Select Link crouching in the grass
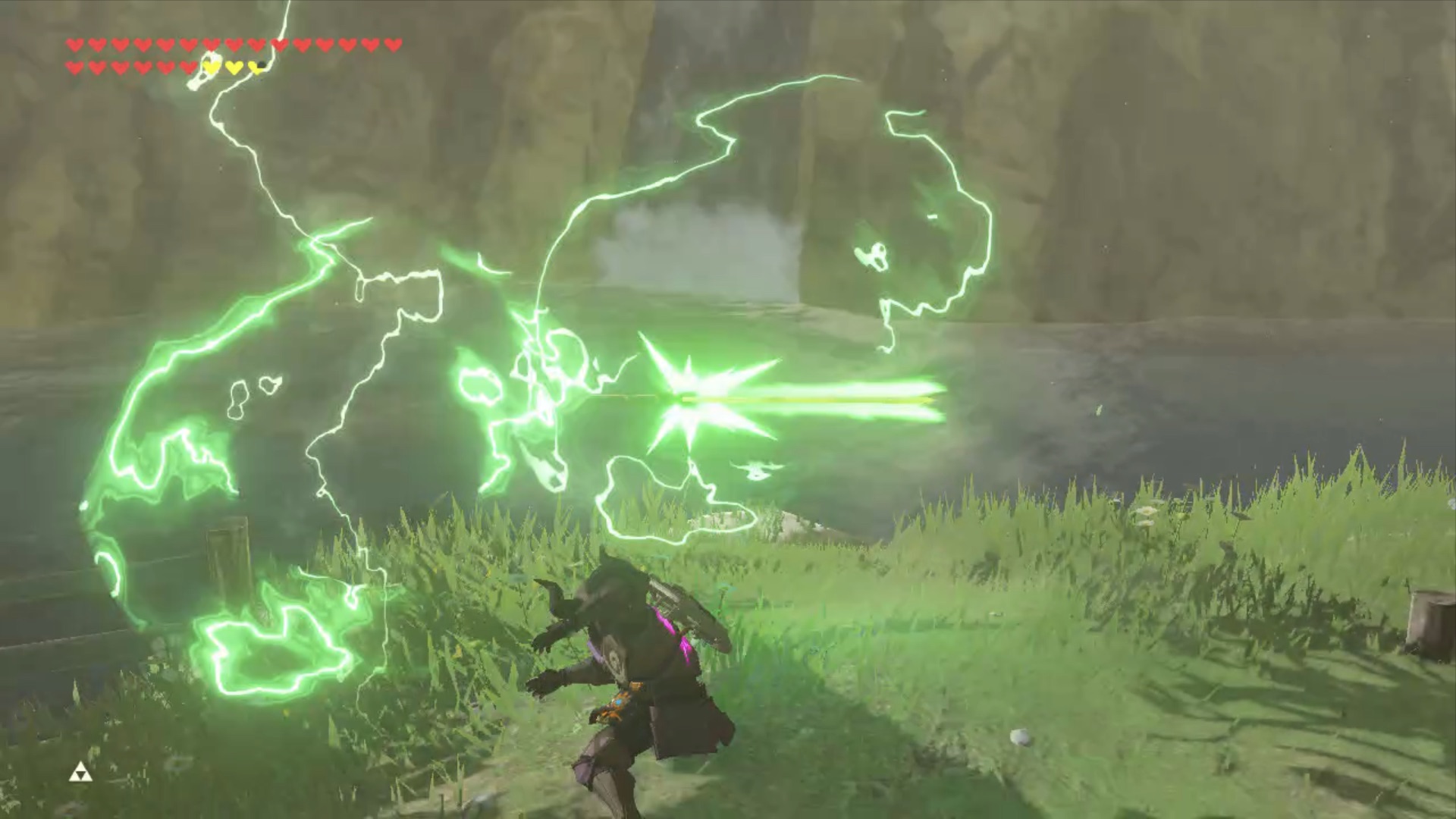This screenshot has height=819, width=1456. [637, 675]
